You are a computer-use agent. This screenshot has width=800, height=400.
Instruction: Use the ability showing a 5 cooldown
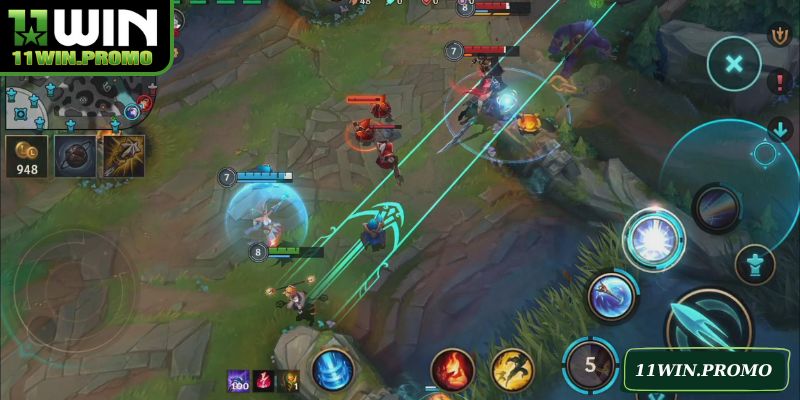589,364
